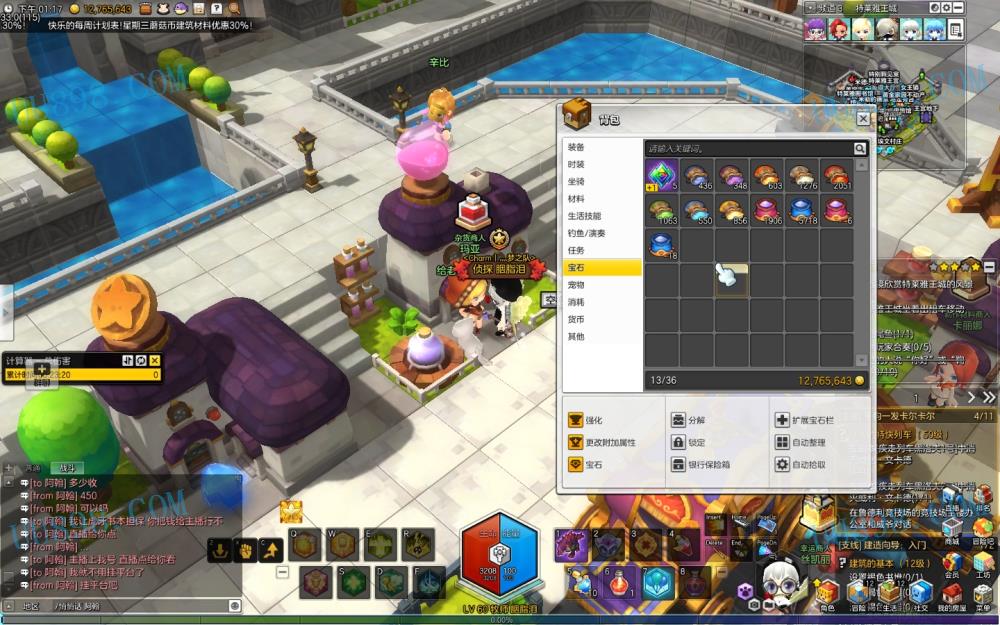Open the 角色 (character) menu icon
Screen dimensions: 1000x625
pyautogui.click(x=828, y=596)
